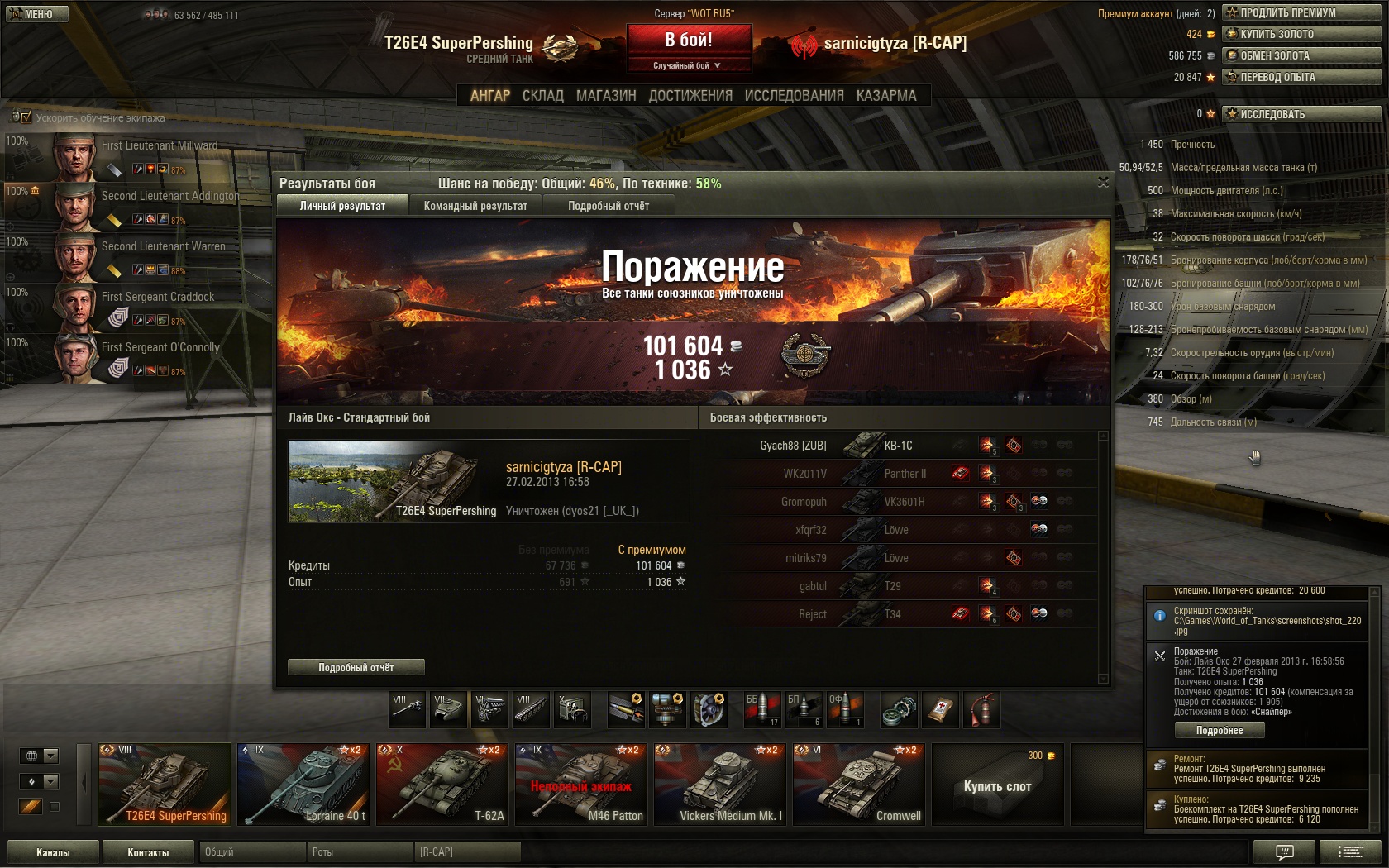Go to ДОСТИЖЕНИЯ section
Image resolution: width=1389 pixels, height=868 pixels.
[x=690, y=96]
